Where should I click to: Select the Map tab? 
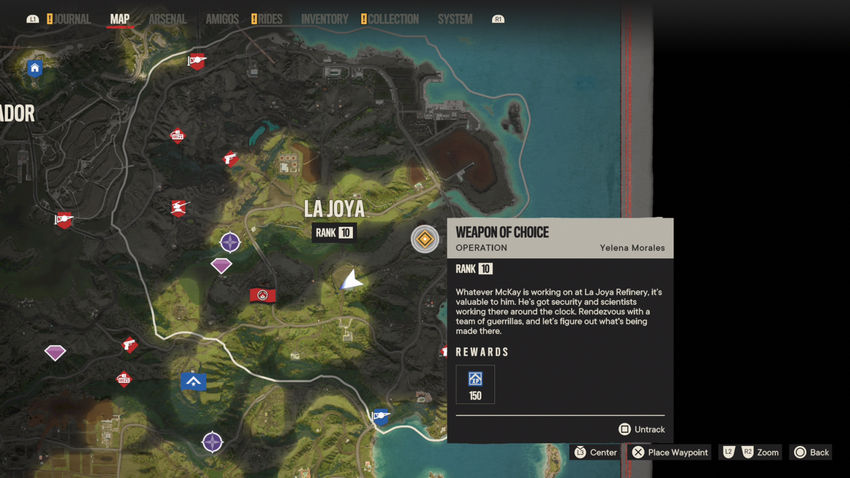[x=120, y=19]
